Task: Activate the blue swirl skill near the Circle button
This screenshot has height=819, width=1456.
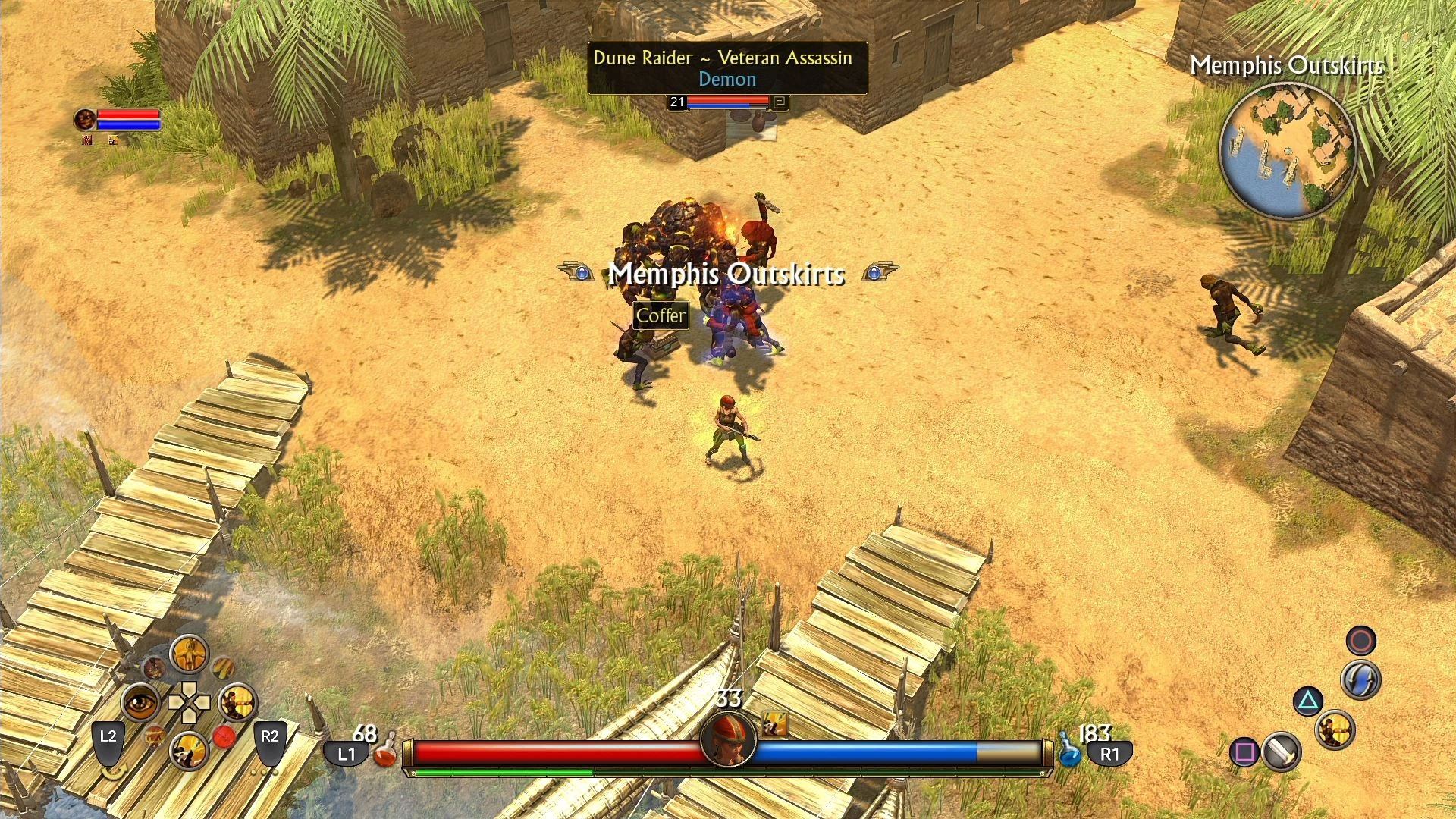Action: (1360, 679)
